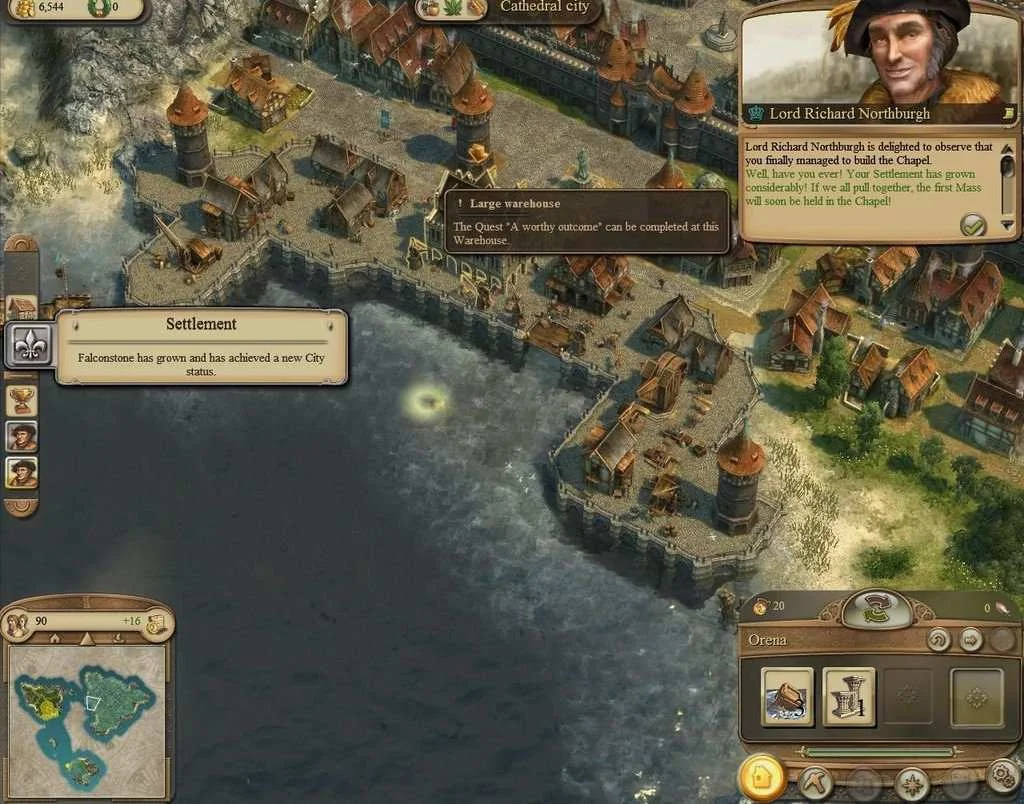Select the ship filter tab above the minimap
This screenshot has width=1024, height=804.
tap(119, 639)
